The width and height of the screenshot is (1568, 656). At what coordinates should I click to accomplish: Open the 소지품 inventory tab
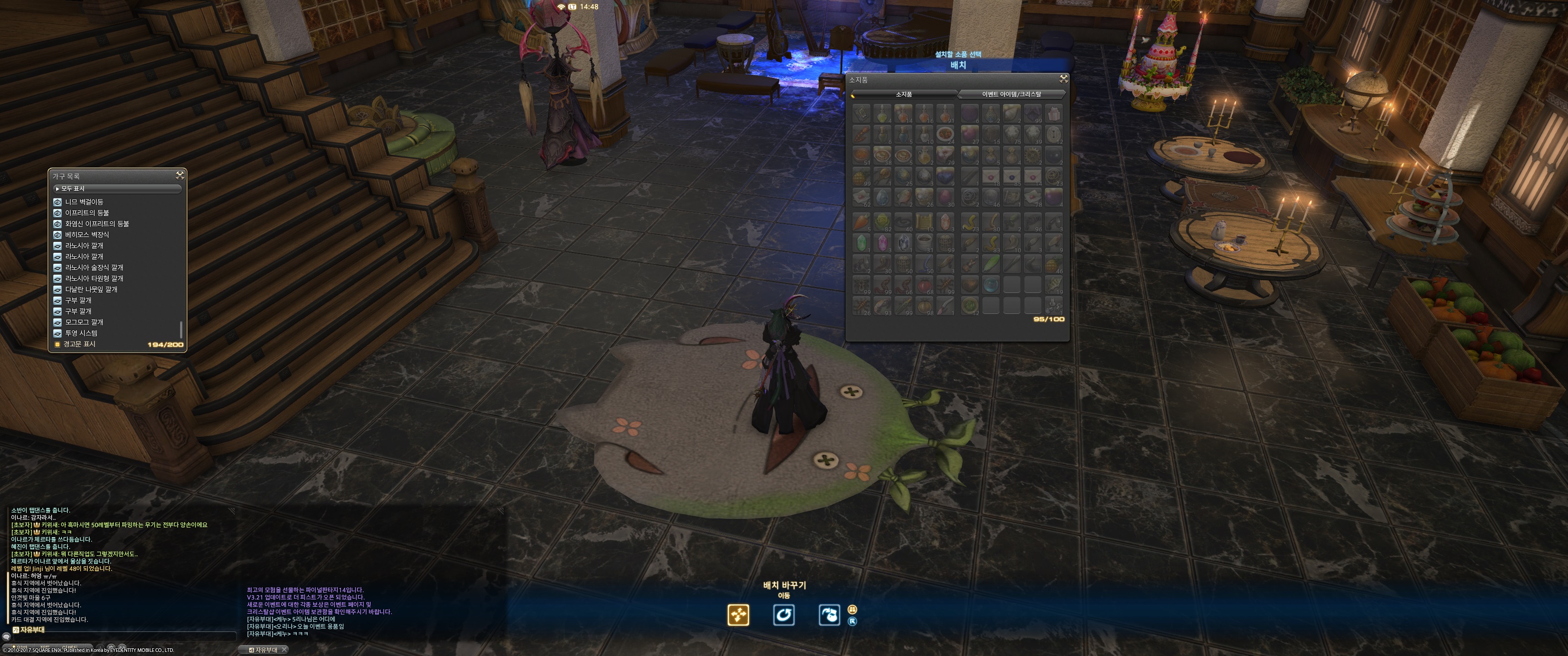pos(903,94)
